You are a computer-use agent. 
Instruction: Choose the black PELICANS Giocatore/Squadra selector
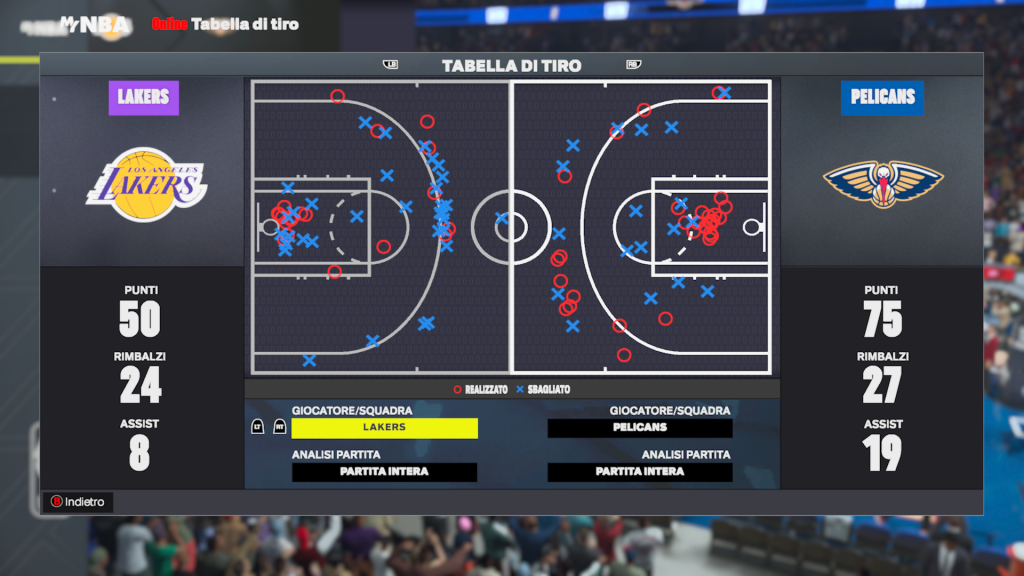point(640,428)
